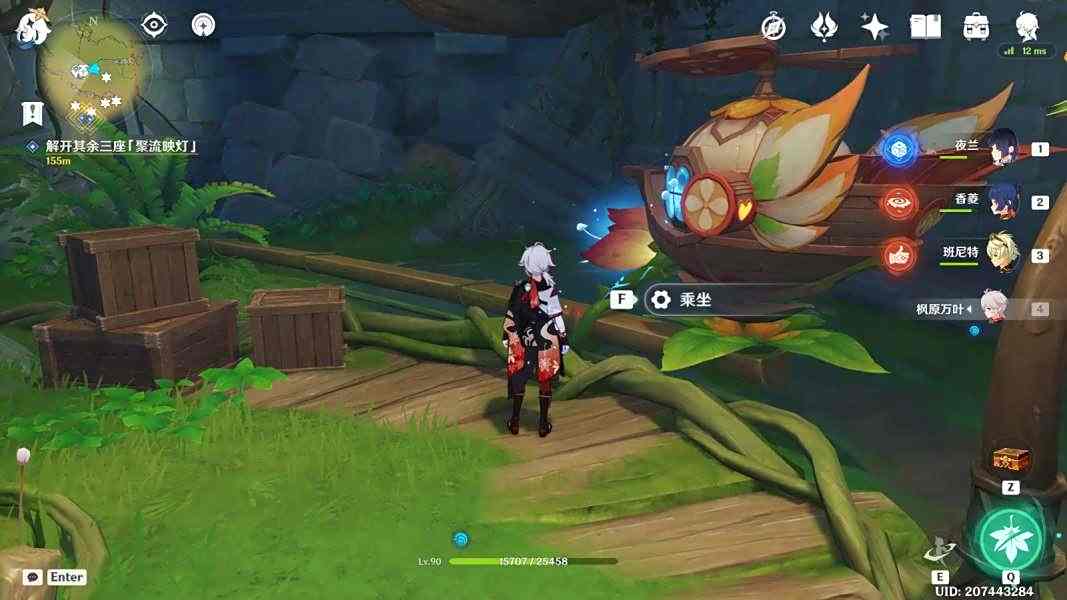Trigger 班尼特's red thumbs-up burst icon
Image resolution: width=1067 pixels, height=600 pixels.
pyautogui.click(x=899, y=255)
